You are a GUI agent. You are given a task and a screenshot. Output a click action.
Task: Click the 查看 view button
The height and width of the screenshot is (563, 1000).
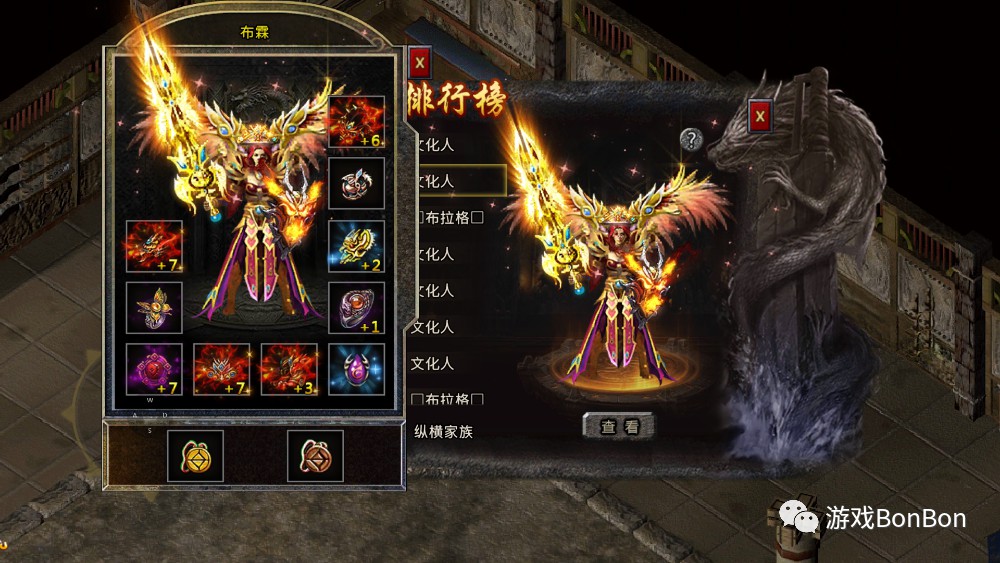click(619, 426)
